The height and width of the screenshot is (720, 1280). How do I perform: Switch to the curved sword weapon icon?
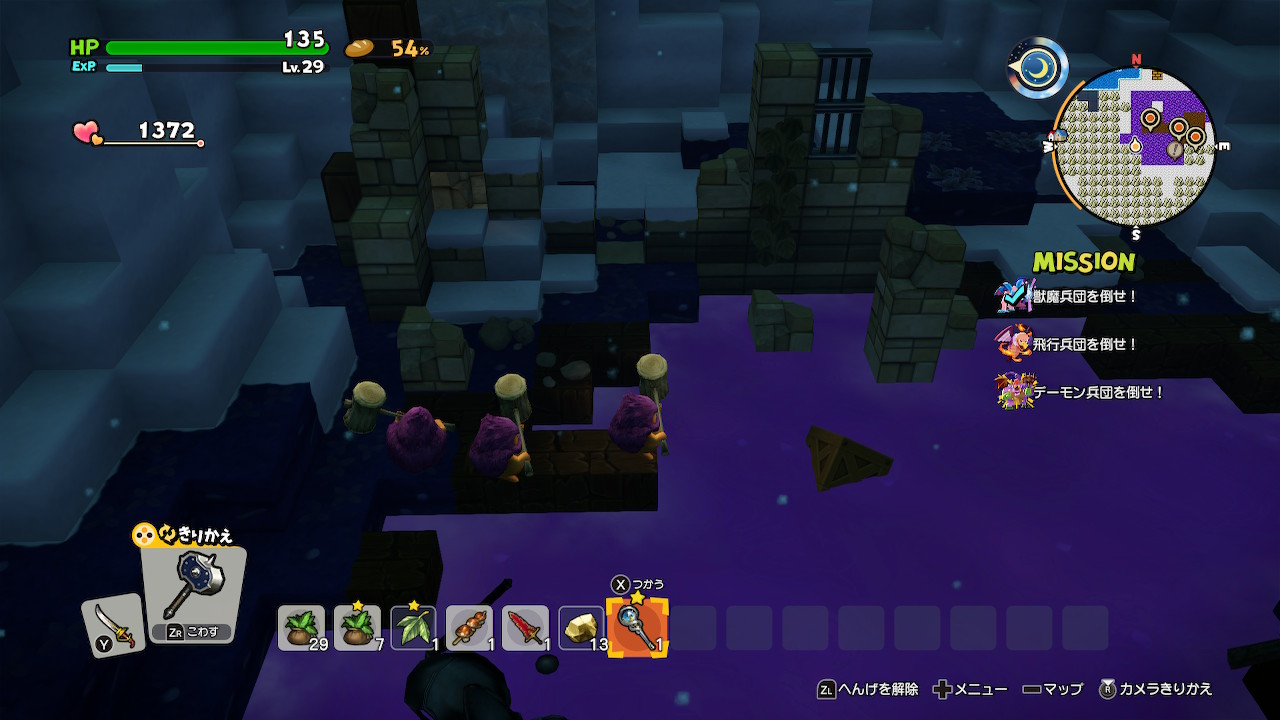[113, 625]
